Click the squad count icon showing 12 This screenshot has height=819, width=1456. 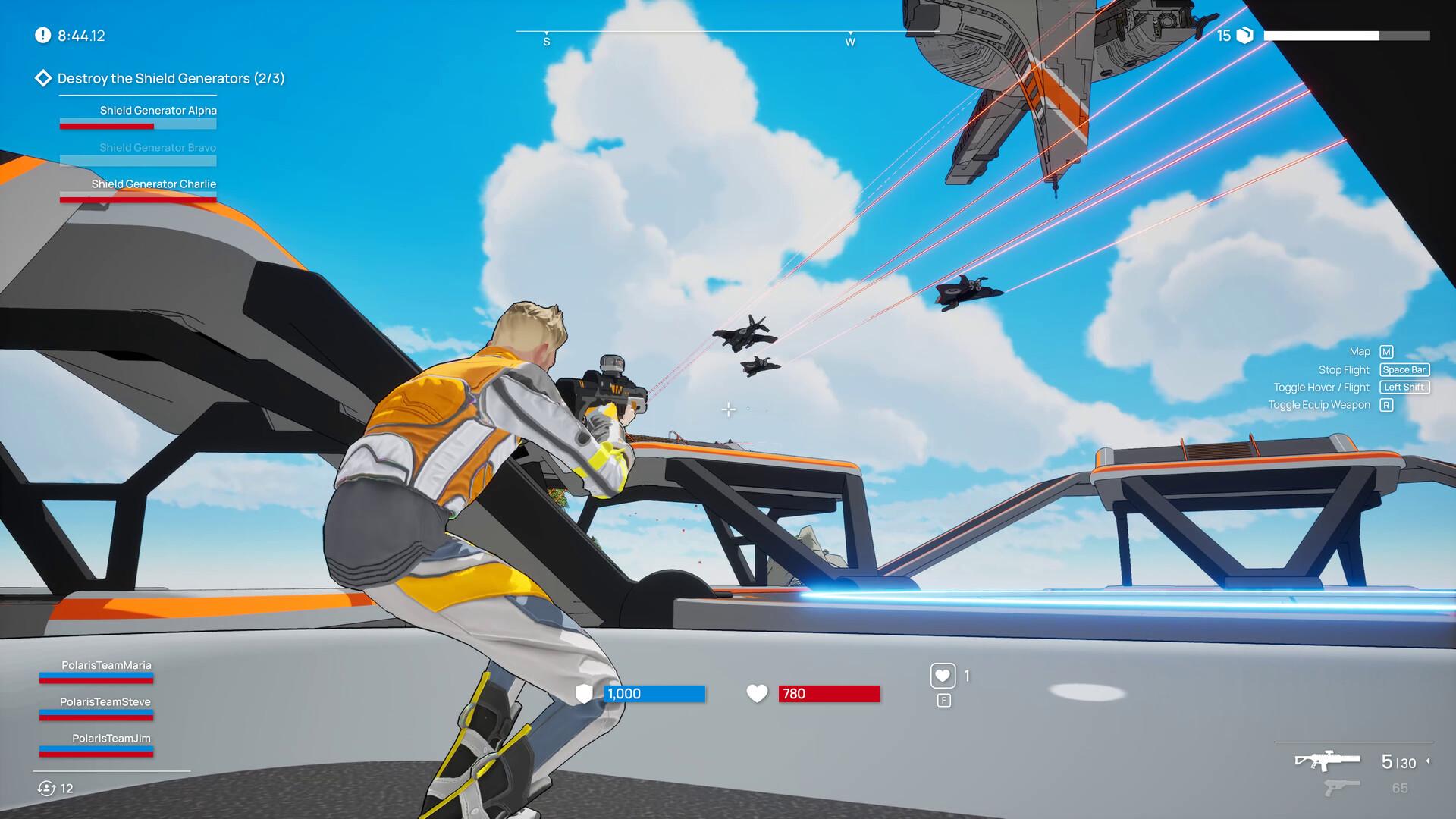pyautogui.click(x=45, y=787)
